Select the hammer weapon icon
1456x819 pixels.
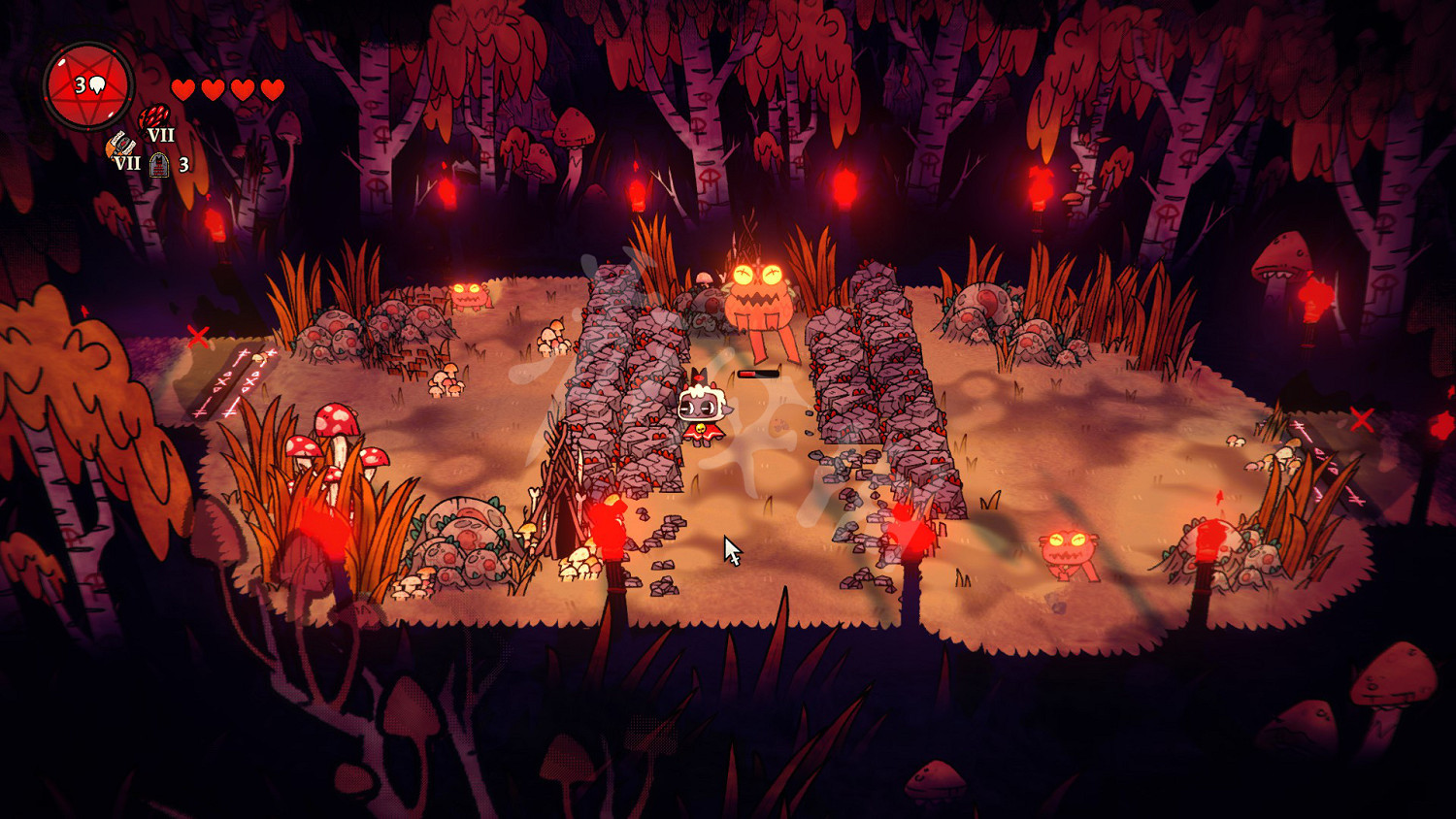(x=120, y=145)
